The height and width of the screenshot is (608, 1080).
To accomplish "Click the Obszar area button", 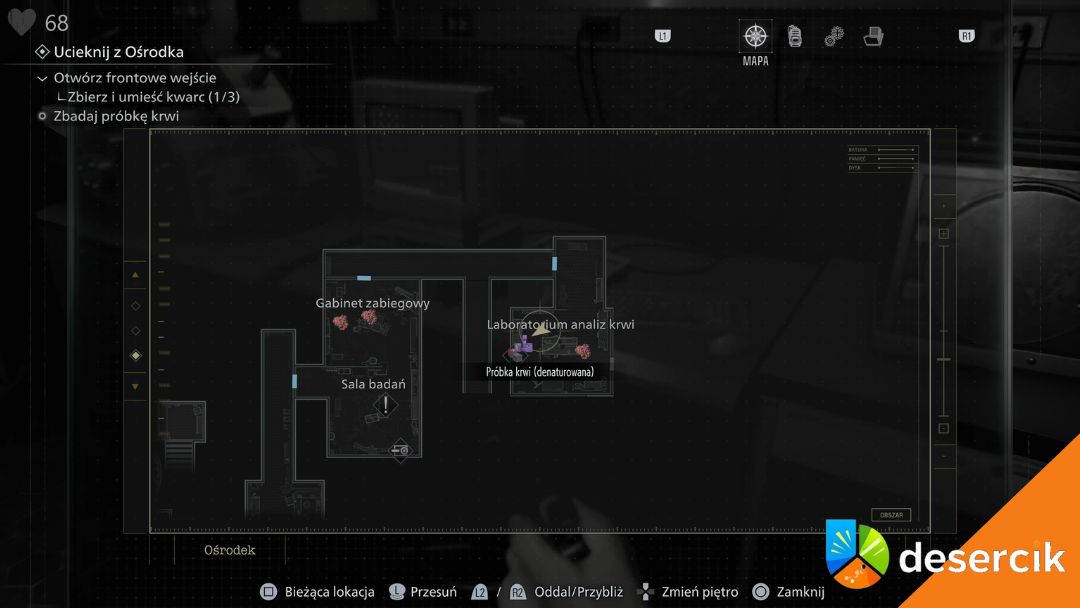I will pyautogui.click(x=890, y=515).
